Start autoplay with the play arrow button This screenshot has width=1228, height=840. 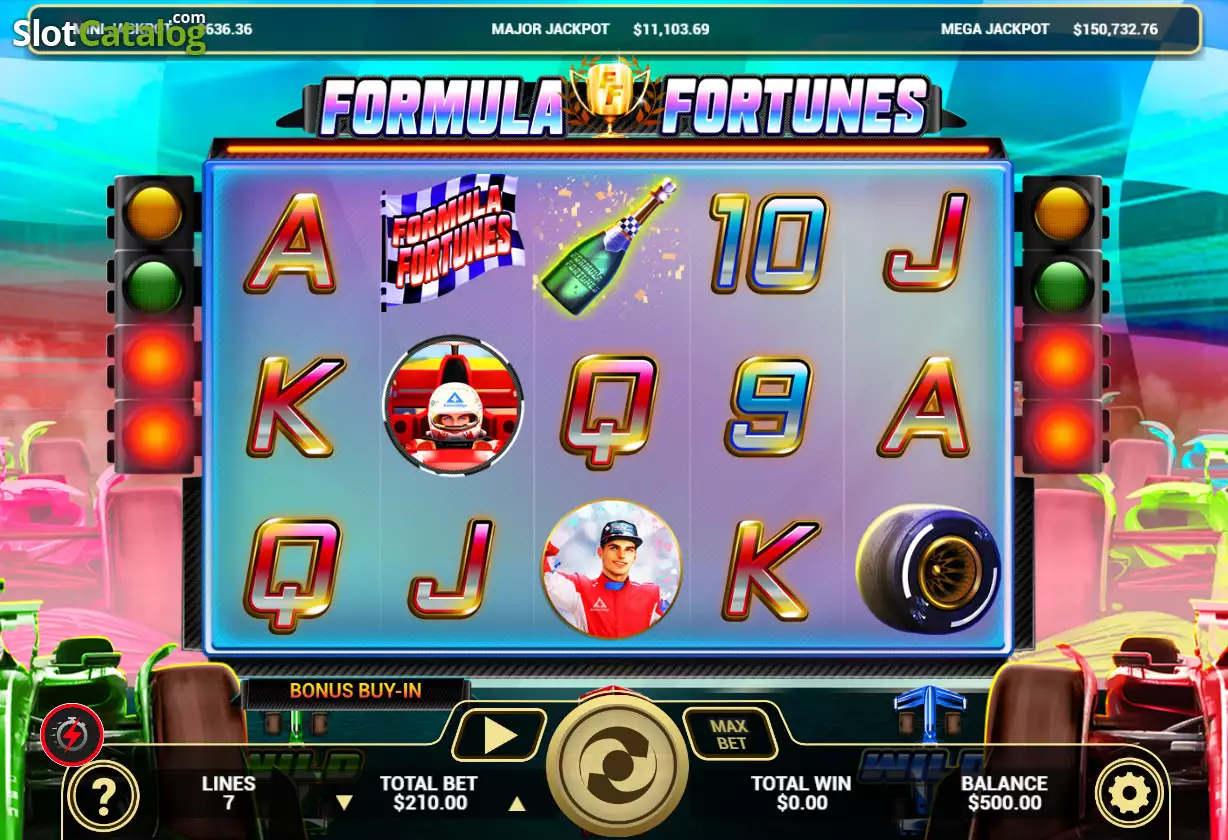[498, 736]
